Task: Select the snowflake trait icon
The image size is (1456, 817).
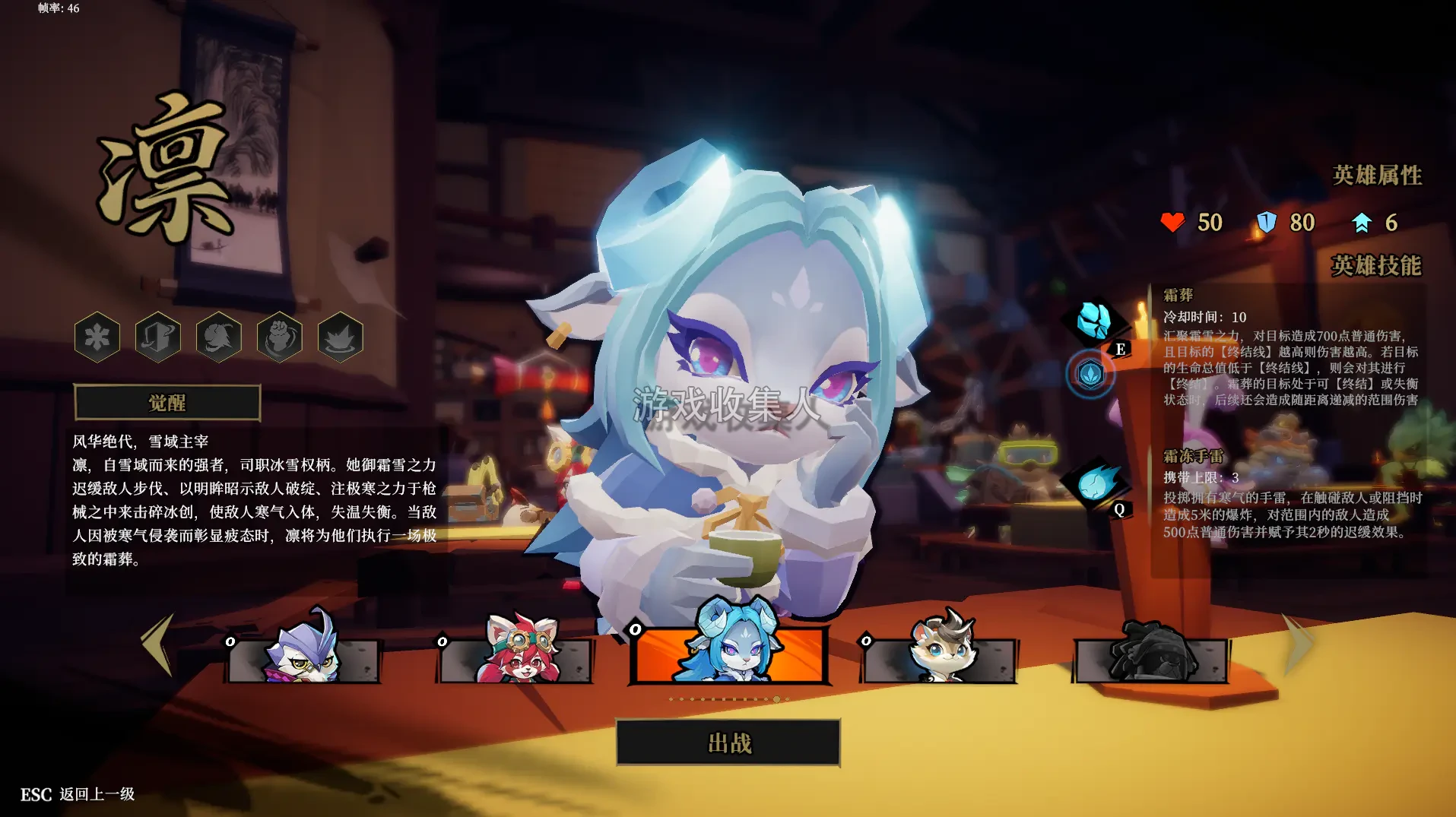Action: pyautogui.click(x=97, y=337)
